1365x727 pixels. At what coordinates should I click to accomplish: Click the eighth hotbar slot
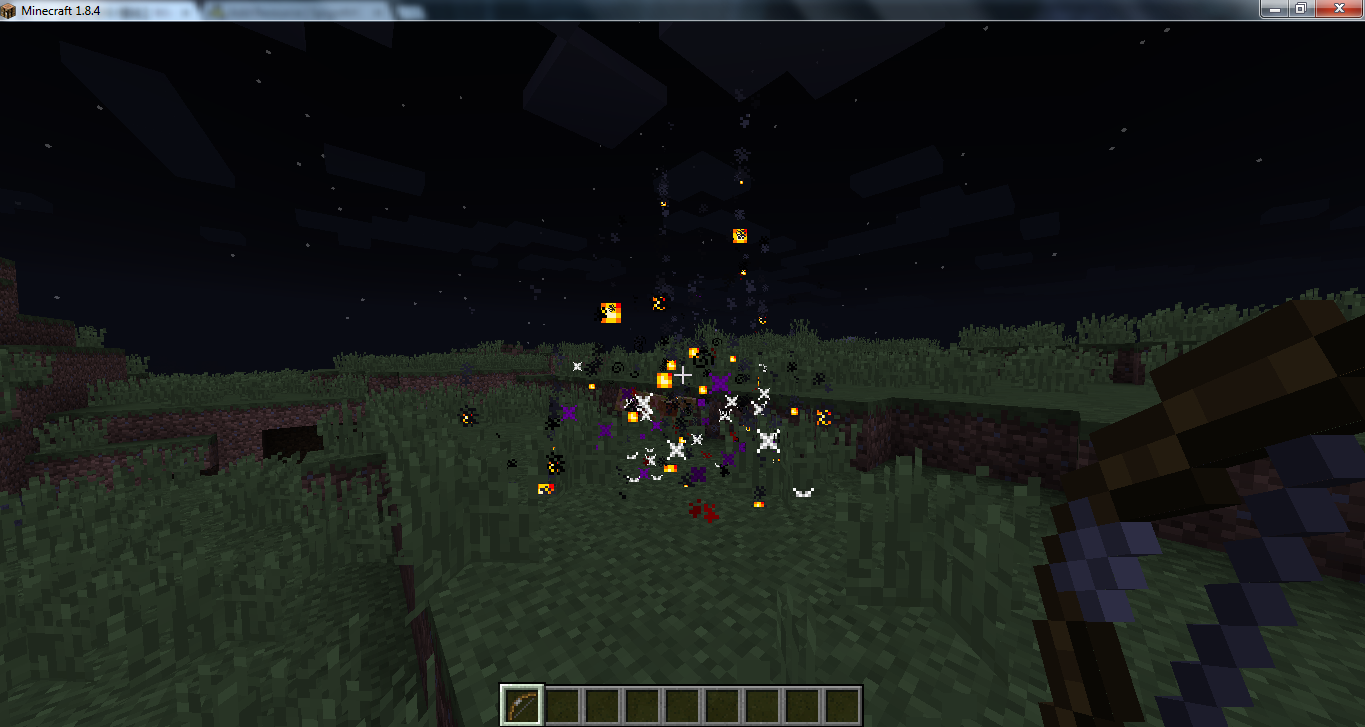[802, 705]
